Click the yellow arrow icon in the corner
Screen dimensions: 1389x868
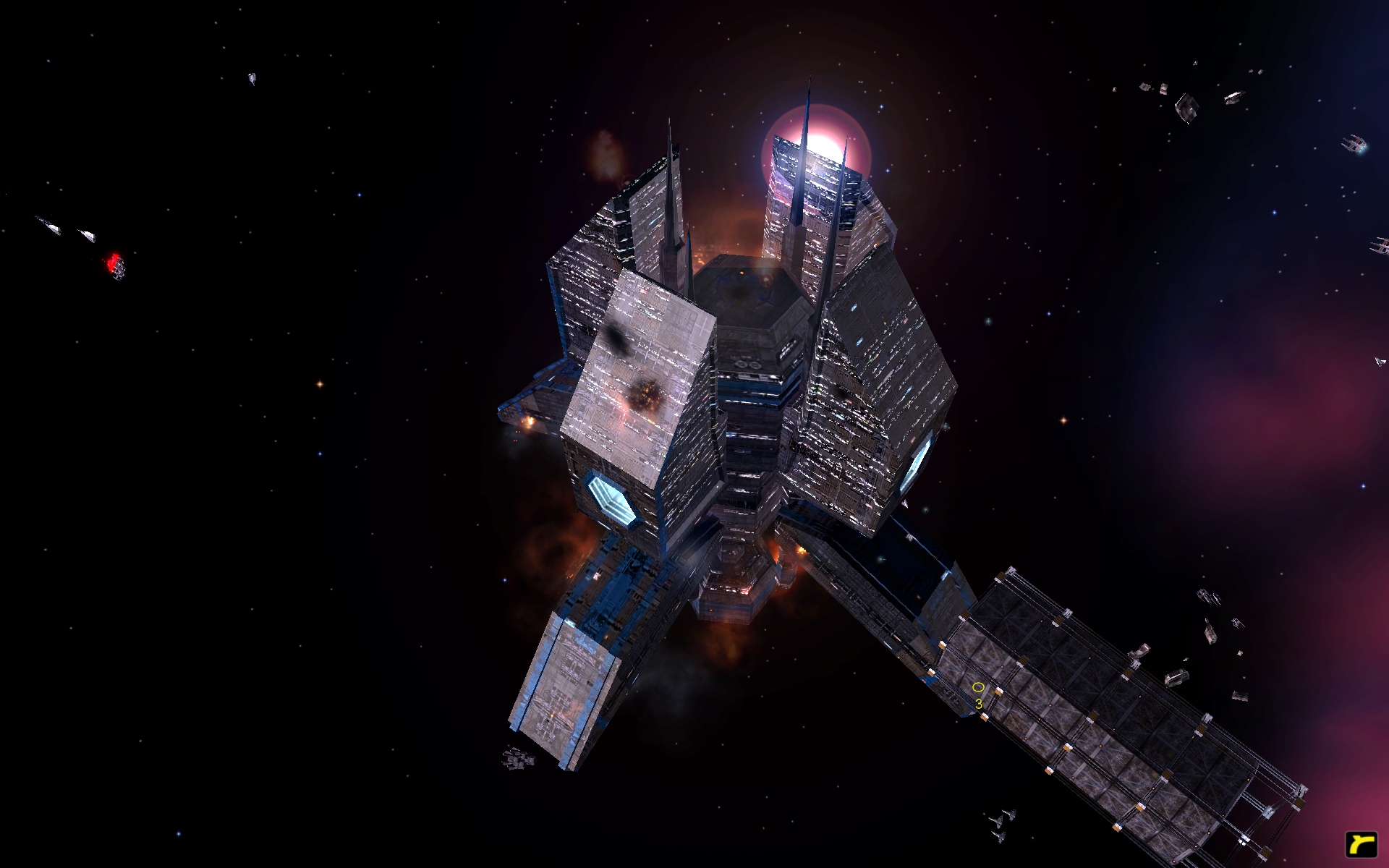click(x=1361, y=844)
